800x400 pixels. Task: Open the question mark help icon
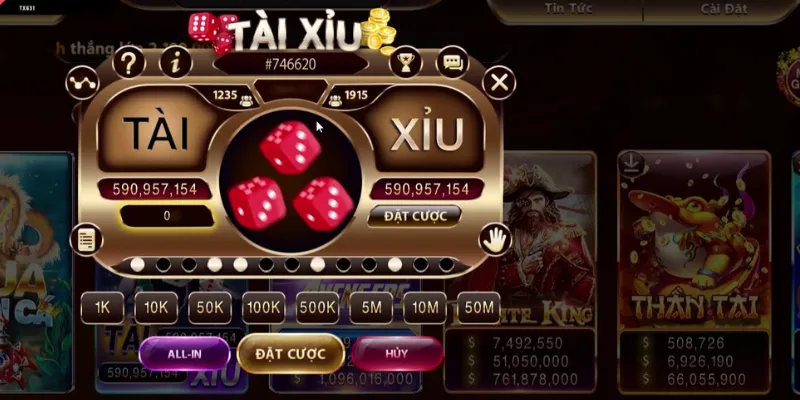(x=129, y=63)
